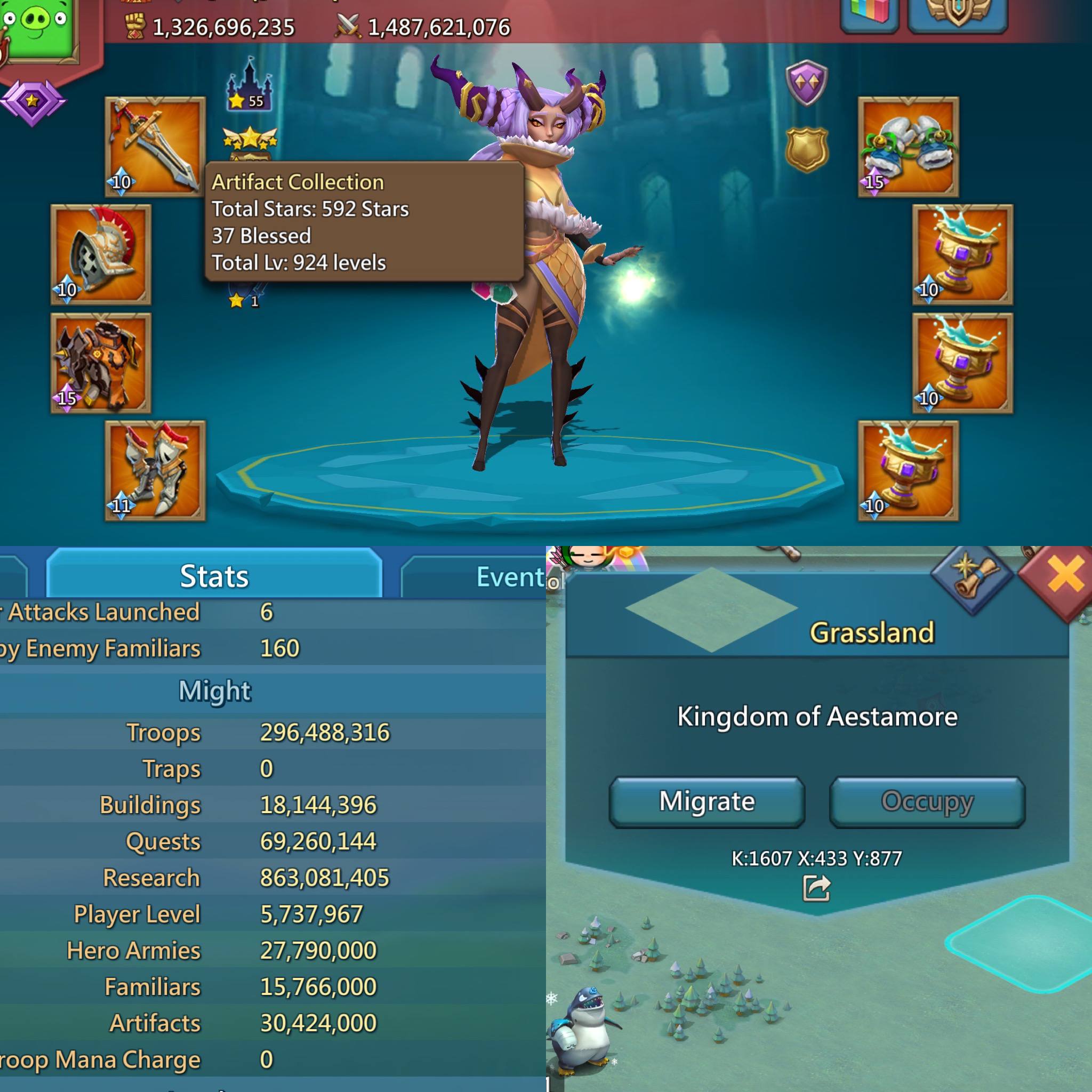Open the colorful gift box icon
Image resolution: width=1092 pixels, height=1092 pixels.
tap(870, 12)
